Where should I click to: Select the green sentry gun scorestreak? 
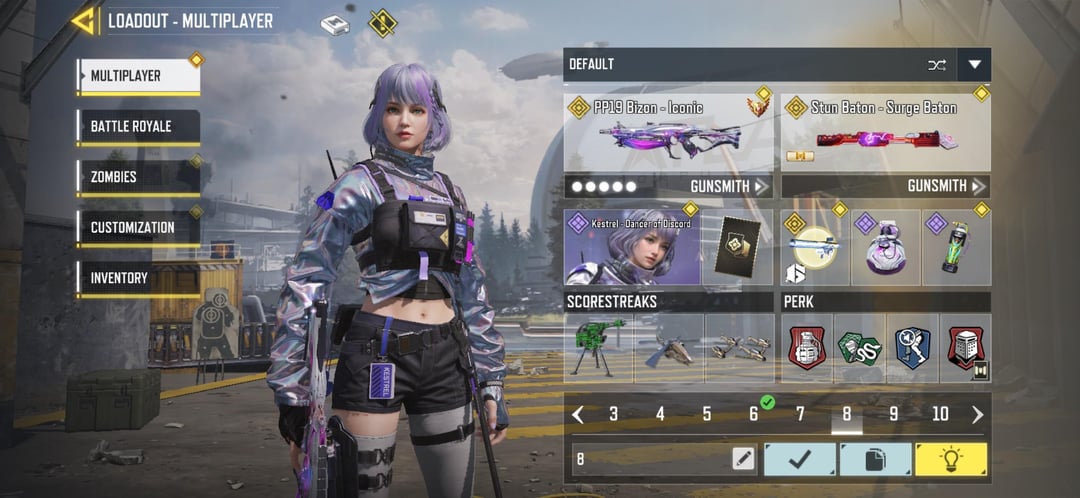pyautogui.click(x=598, y=348)
